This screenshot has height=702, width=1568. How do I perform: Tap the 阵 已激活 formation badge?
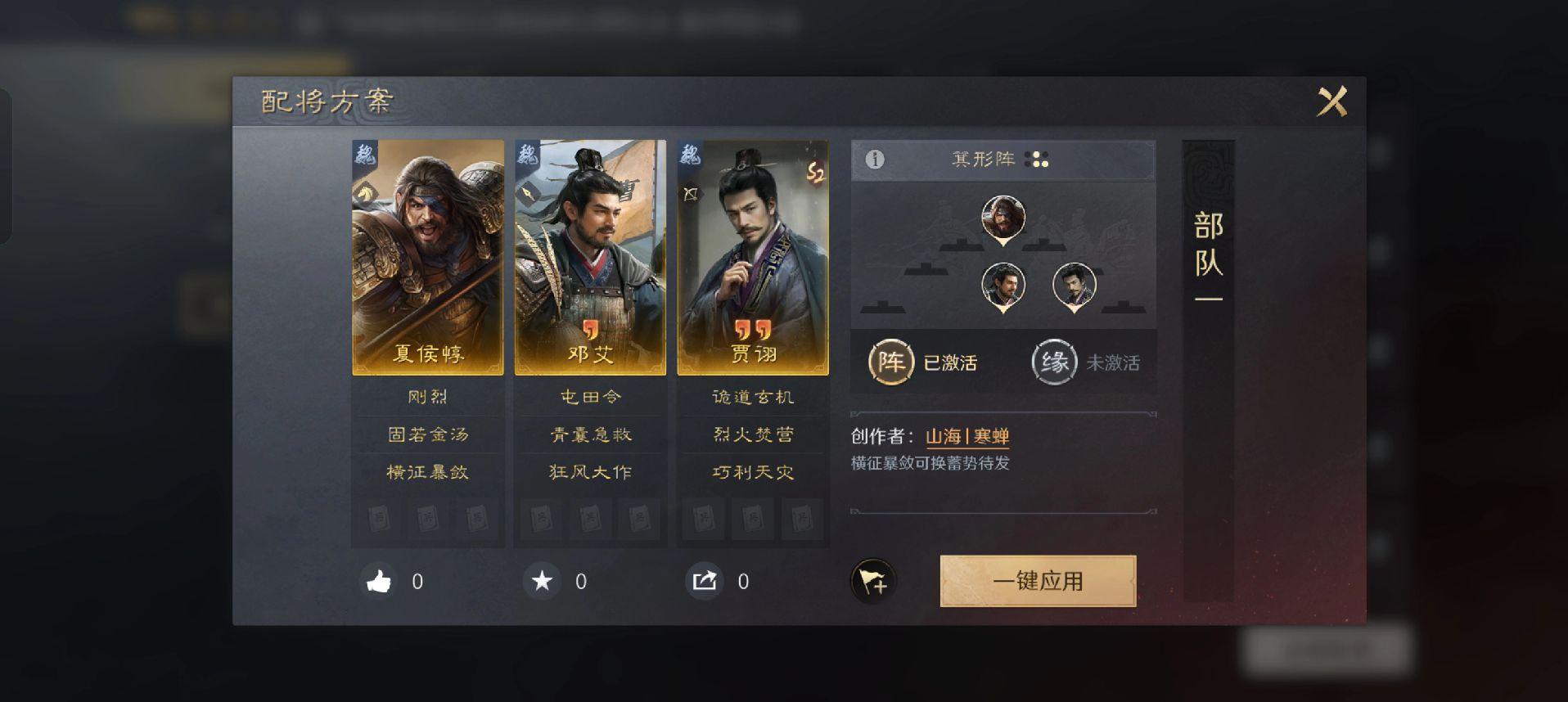(891, 362)
